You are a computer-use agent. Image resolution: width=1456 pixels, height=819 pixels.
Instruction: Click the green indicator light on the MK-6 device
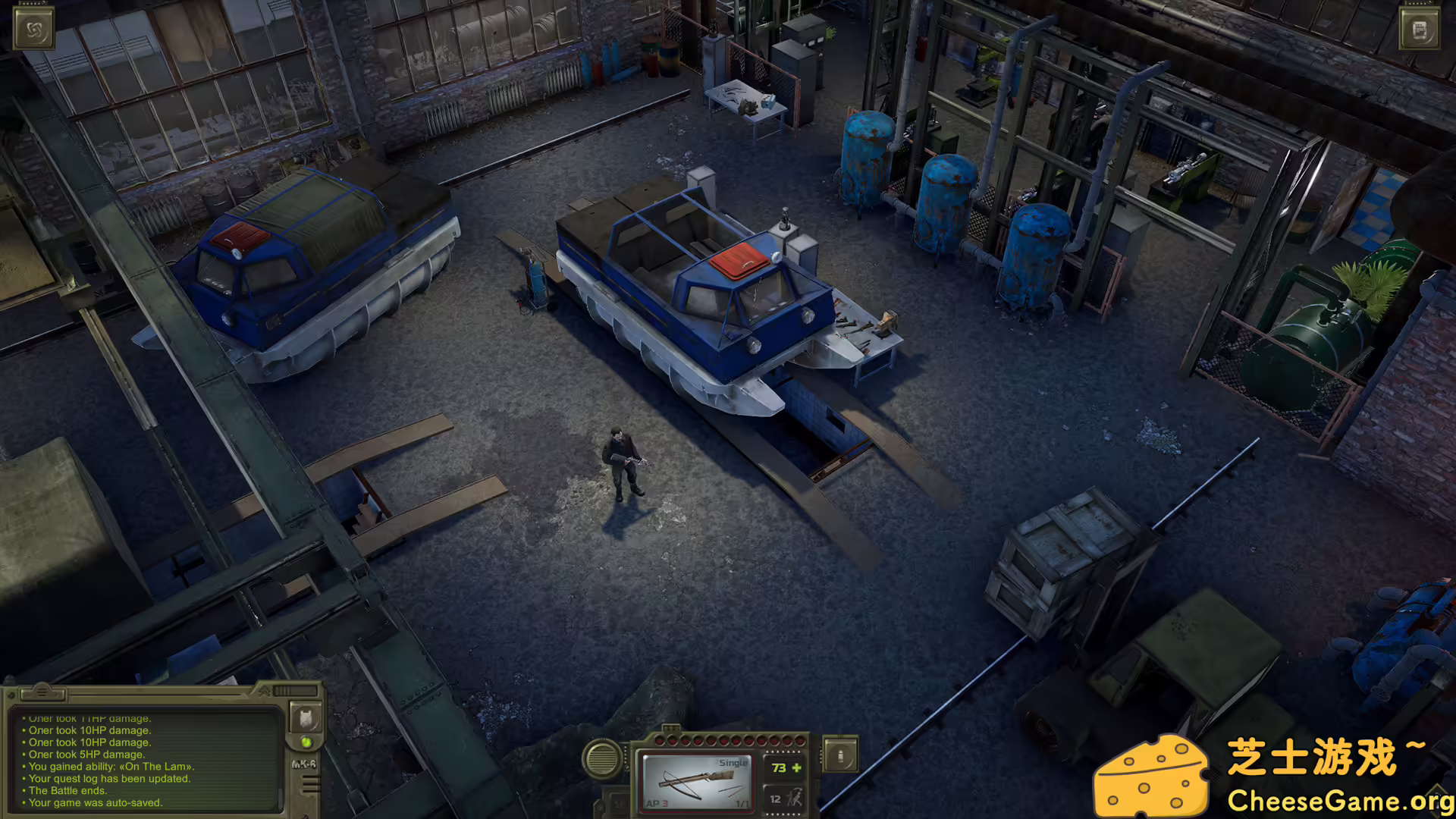[x=306, y=742]
